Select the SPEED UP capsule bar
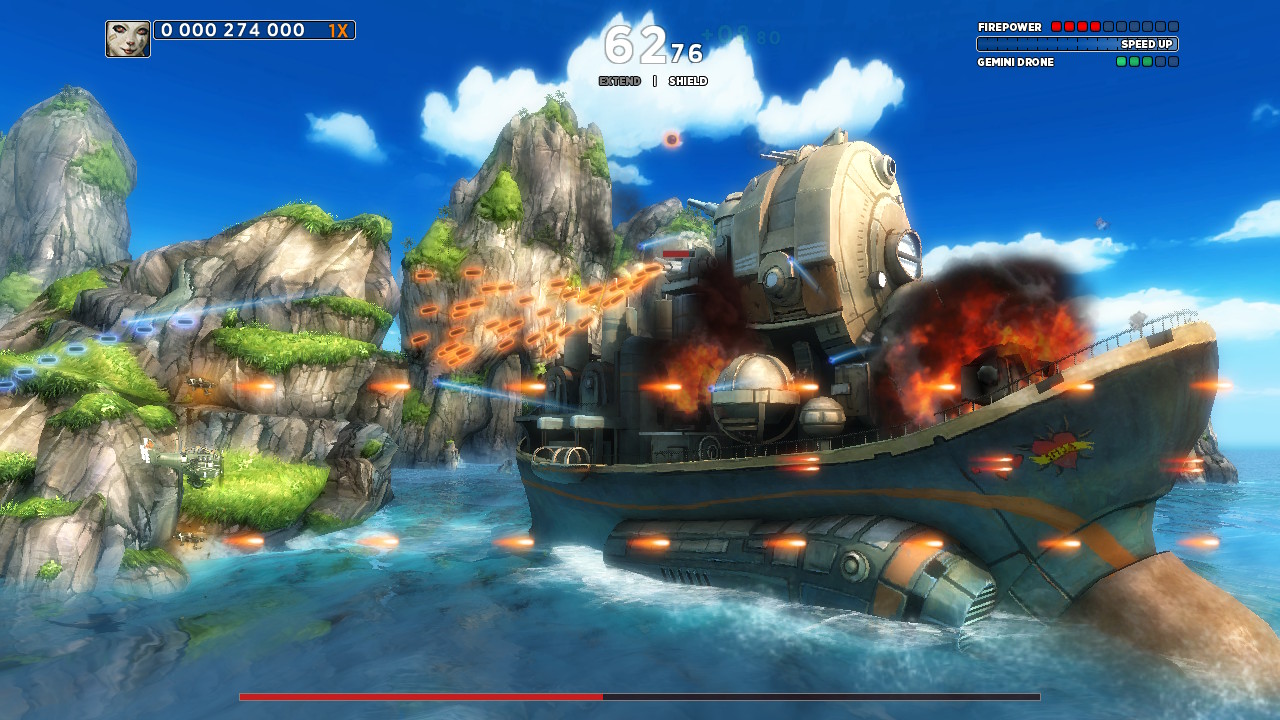This screenshot has width=1280, height=720. click(1077, 44)
